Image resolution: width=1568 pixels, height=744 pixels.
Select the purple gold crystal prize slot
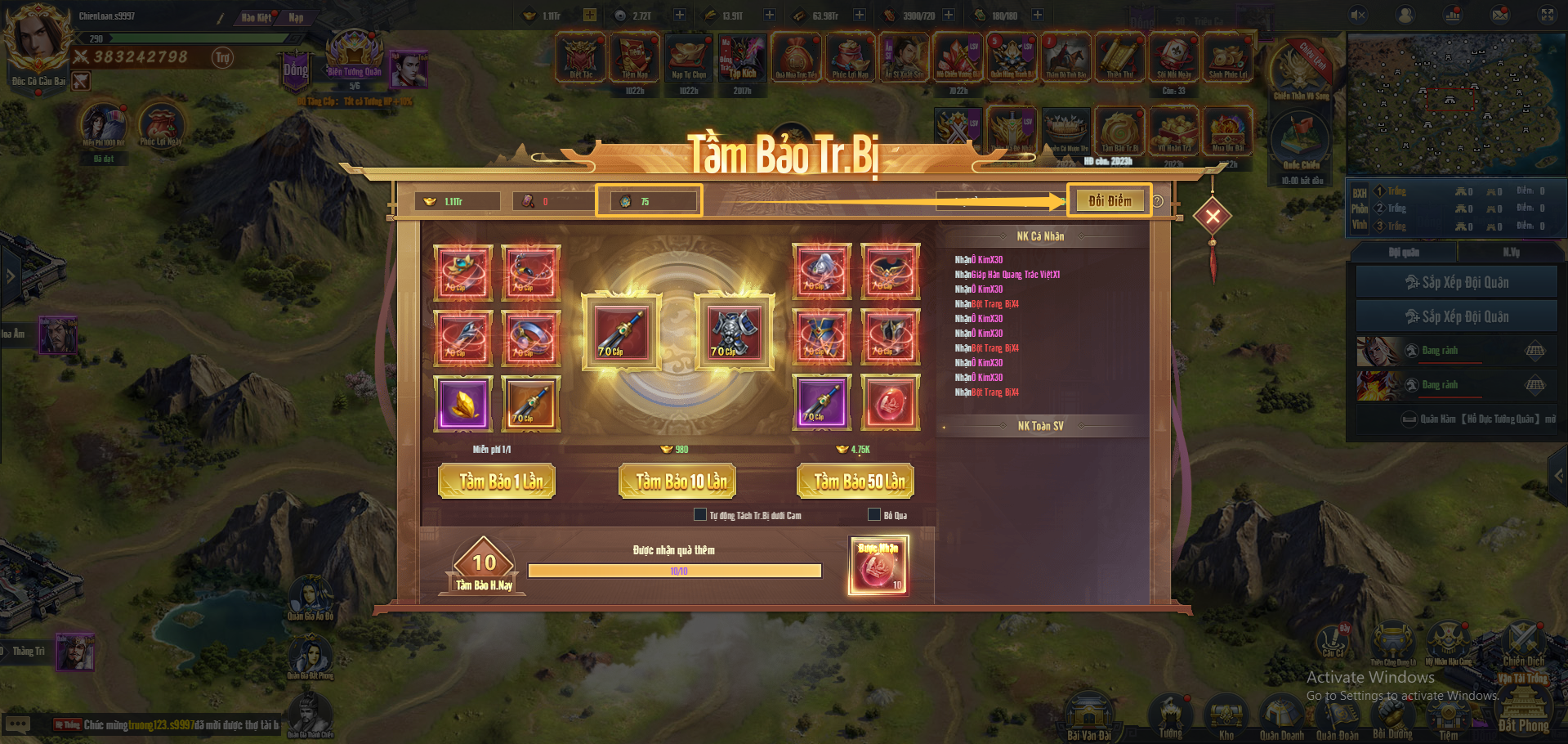coord(463,403)
